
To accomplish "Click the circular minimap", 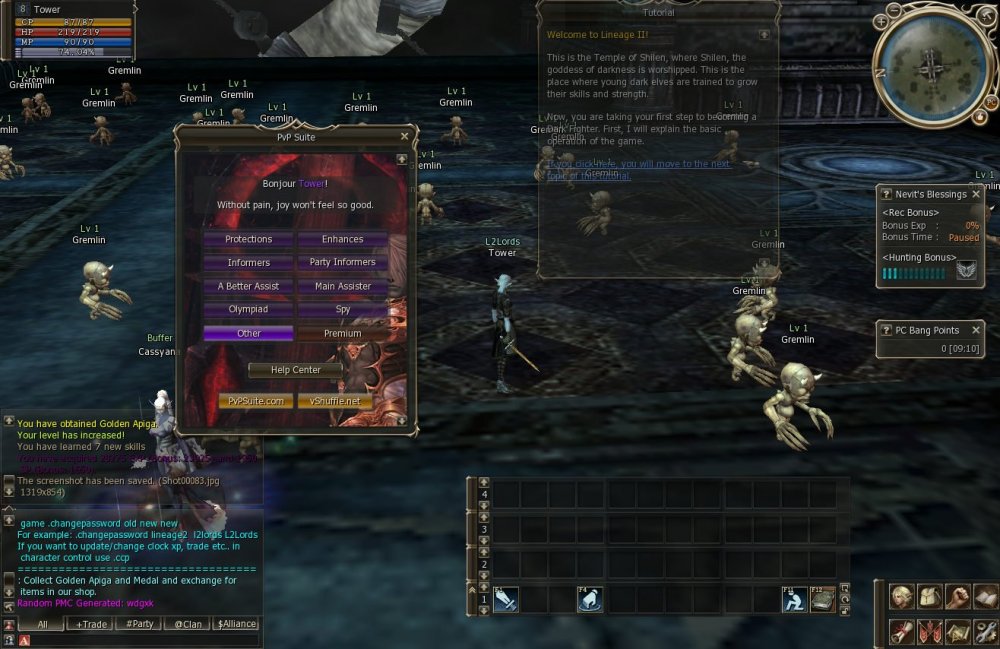I will pos(932,65).
